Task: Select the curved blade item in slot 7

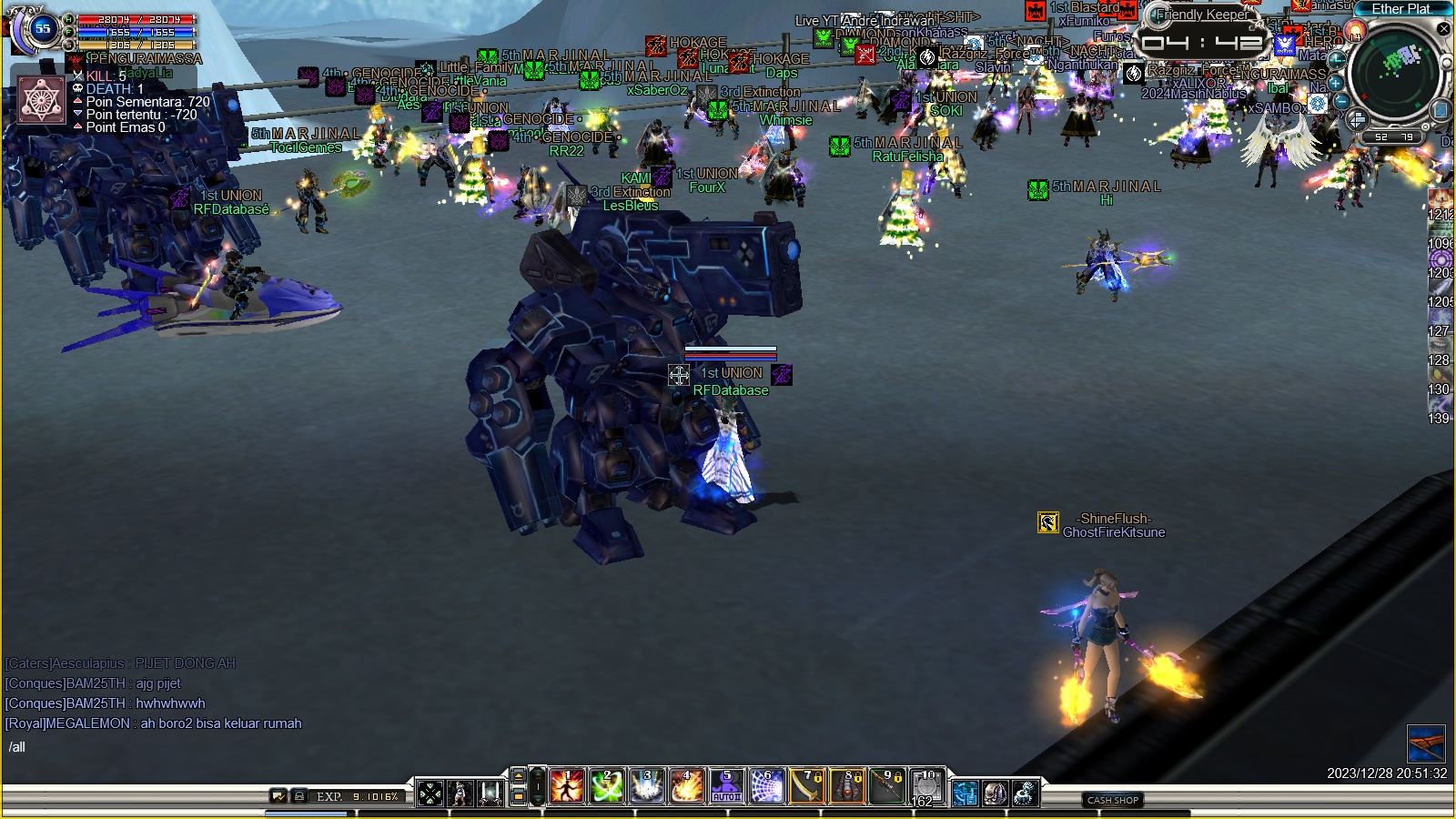Action: point(807,786)
